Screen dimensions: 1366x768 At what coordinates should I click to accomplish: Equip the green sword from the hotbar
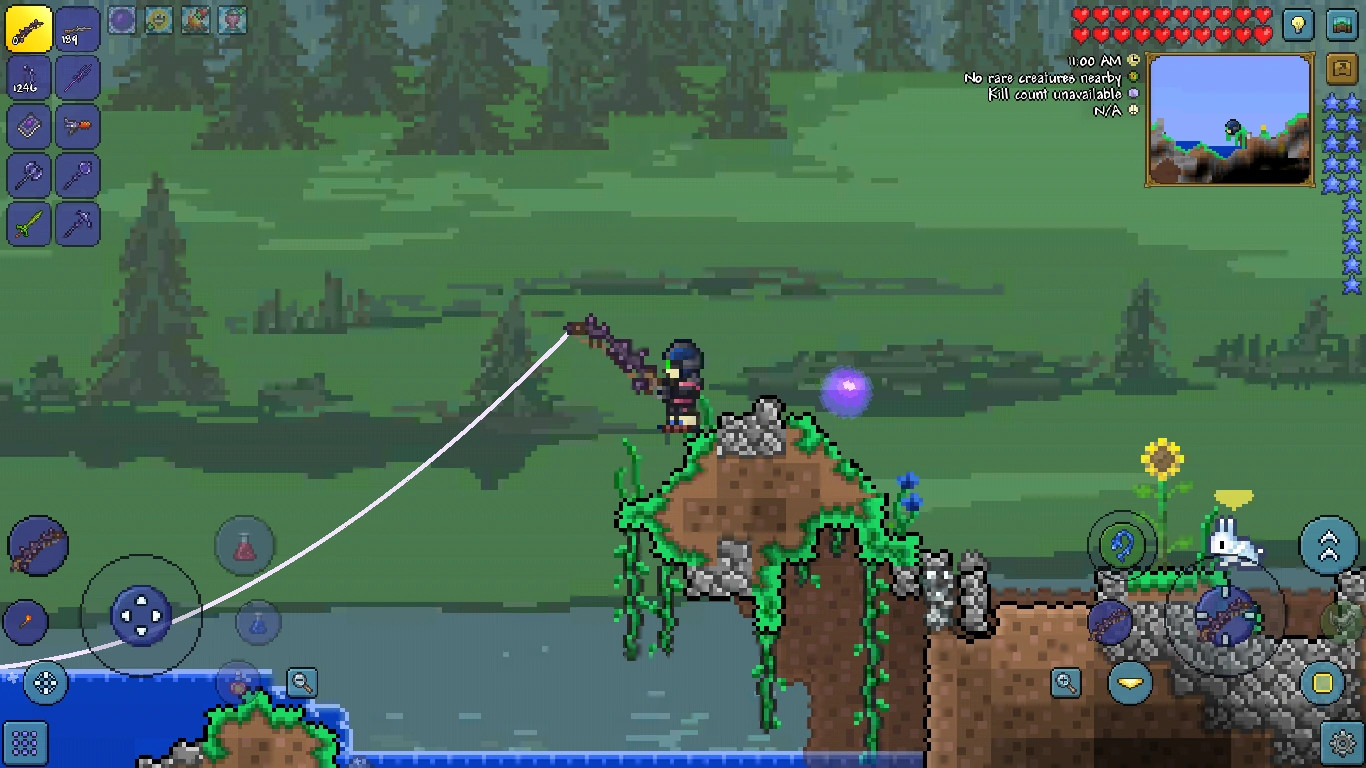click(x=28, y=222)
